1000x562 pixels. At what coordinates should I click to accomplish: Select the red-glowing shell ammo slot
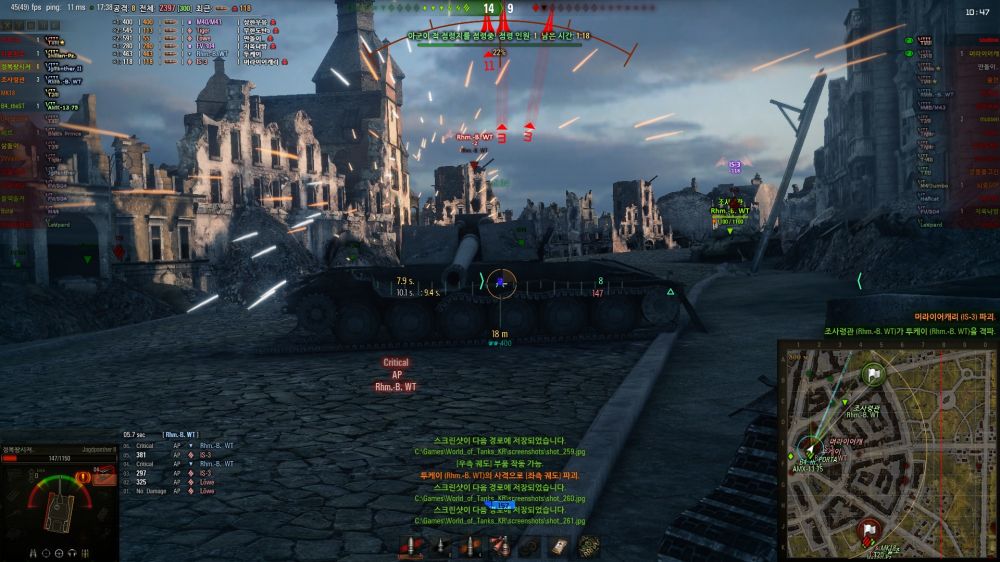click(411, 547)
